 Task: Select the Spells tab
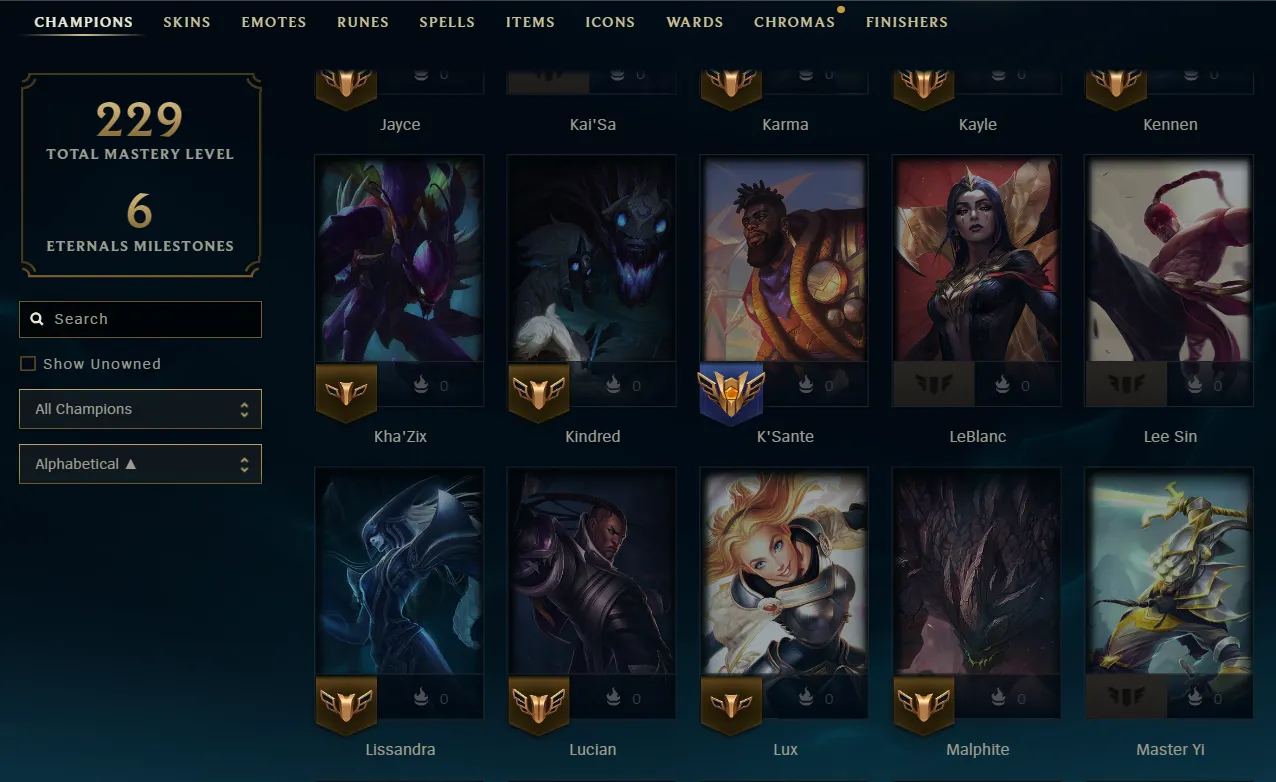click(x=447, y=22)
